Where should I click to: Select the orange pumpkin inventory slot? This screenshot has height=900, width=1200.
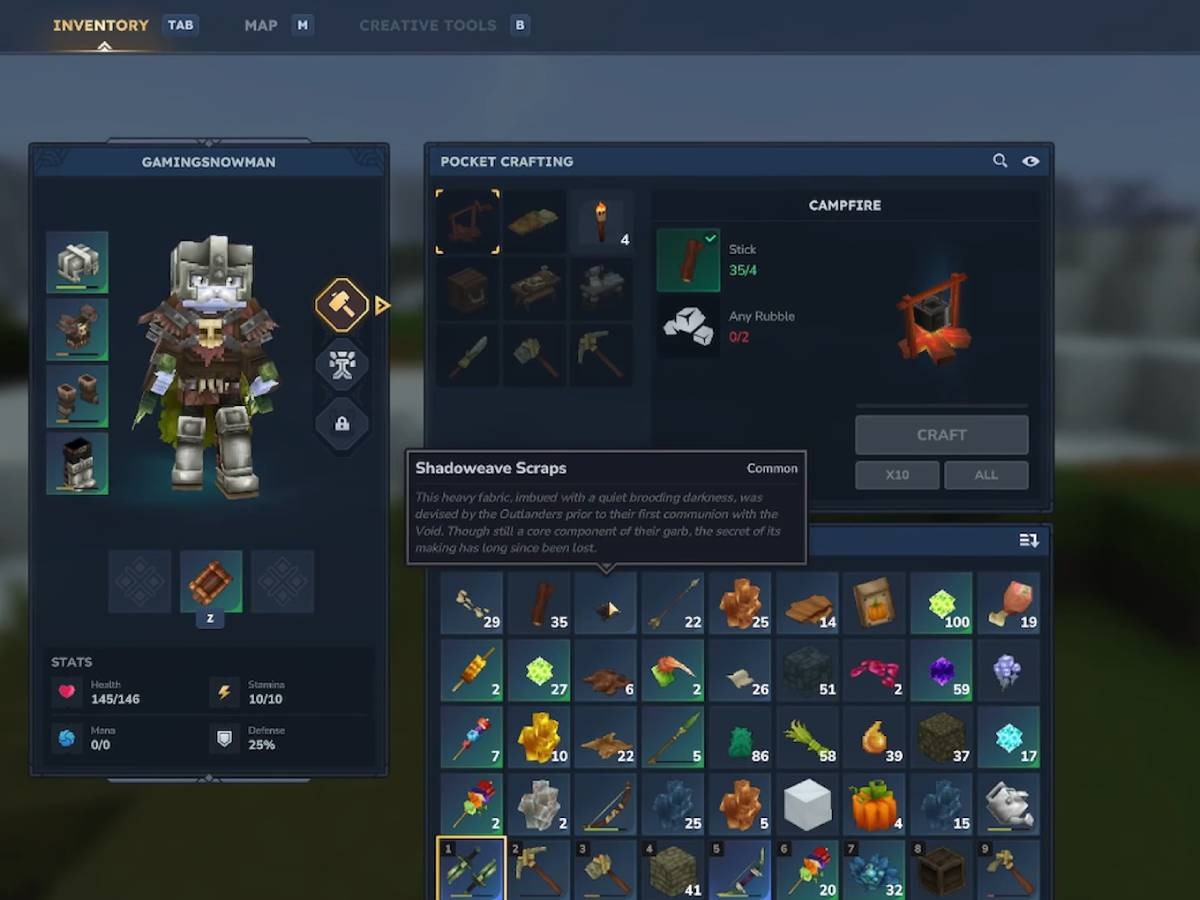(874, 804)
